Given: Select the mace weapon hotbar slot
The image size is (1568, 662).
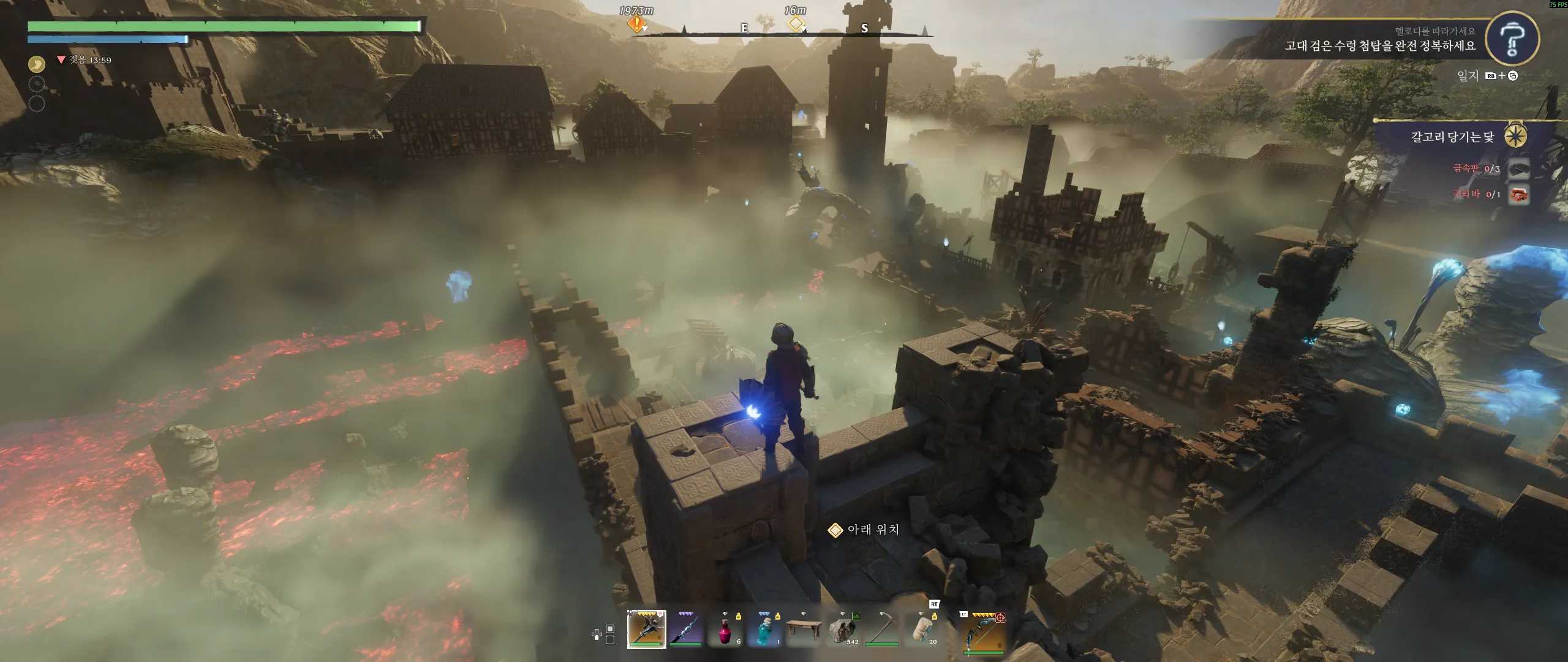Looking at the screenshot, I should [x=646, y=629].
